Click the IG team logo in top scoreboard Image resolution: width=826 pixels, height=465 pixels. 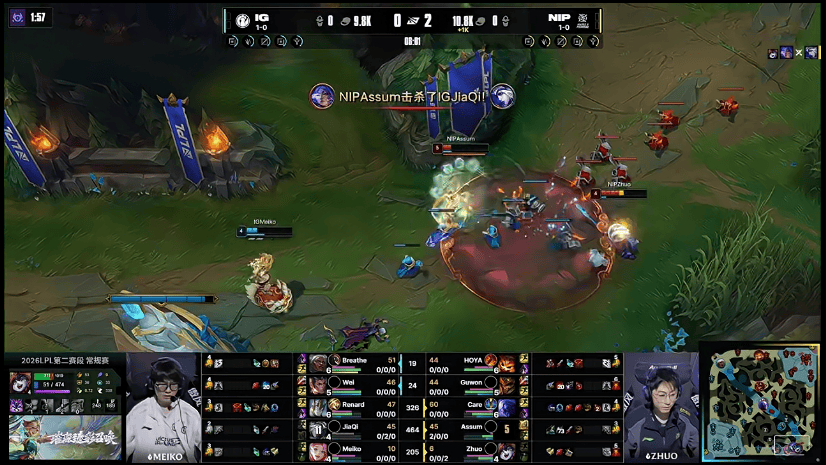click(242, 20)
